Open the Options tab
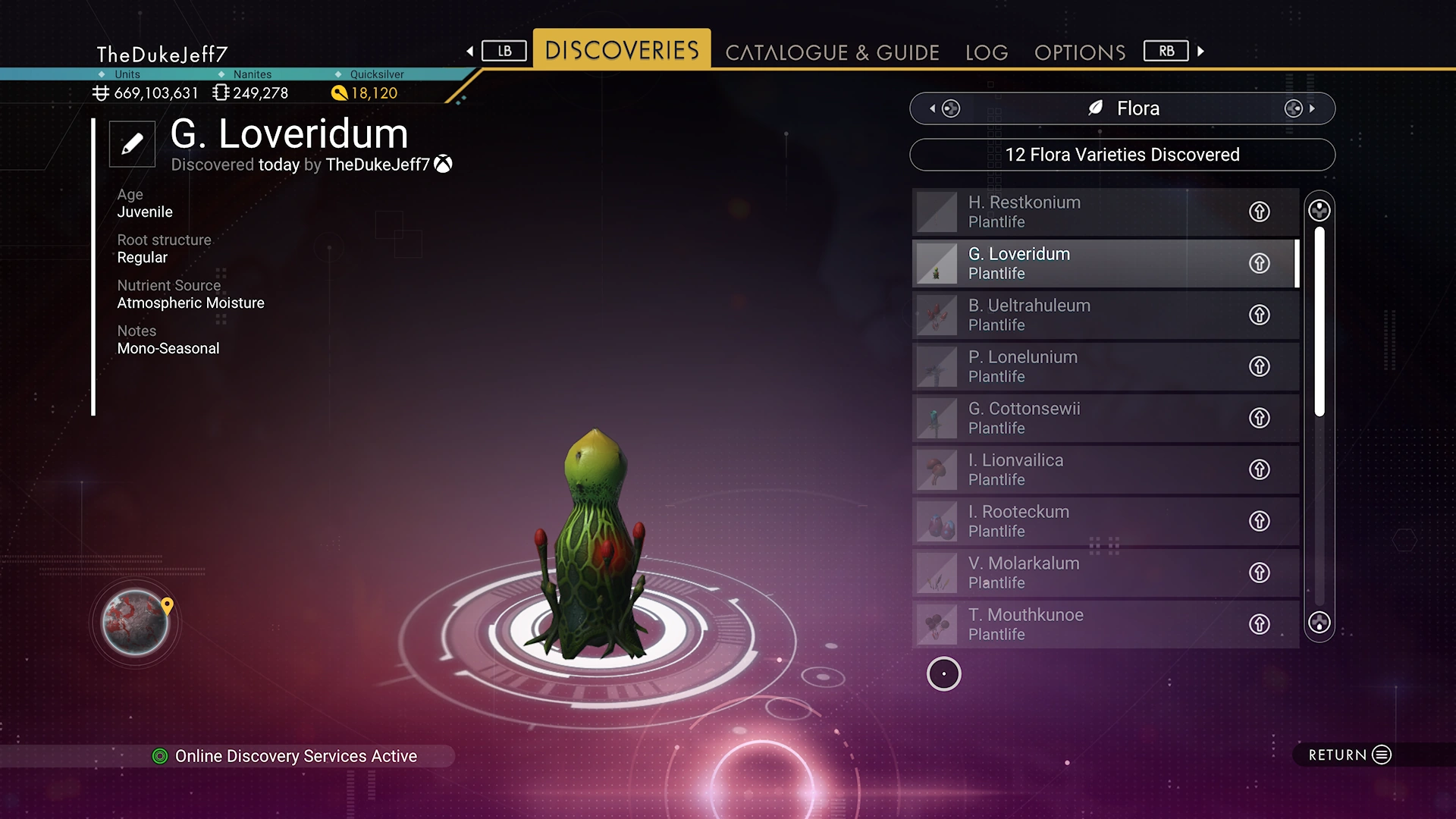The height and width of the screenshot is (819, 1456). 1080,52
